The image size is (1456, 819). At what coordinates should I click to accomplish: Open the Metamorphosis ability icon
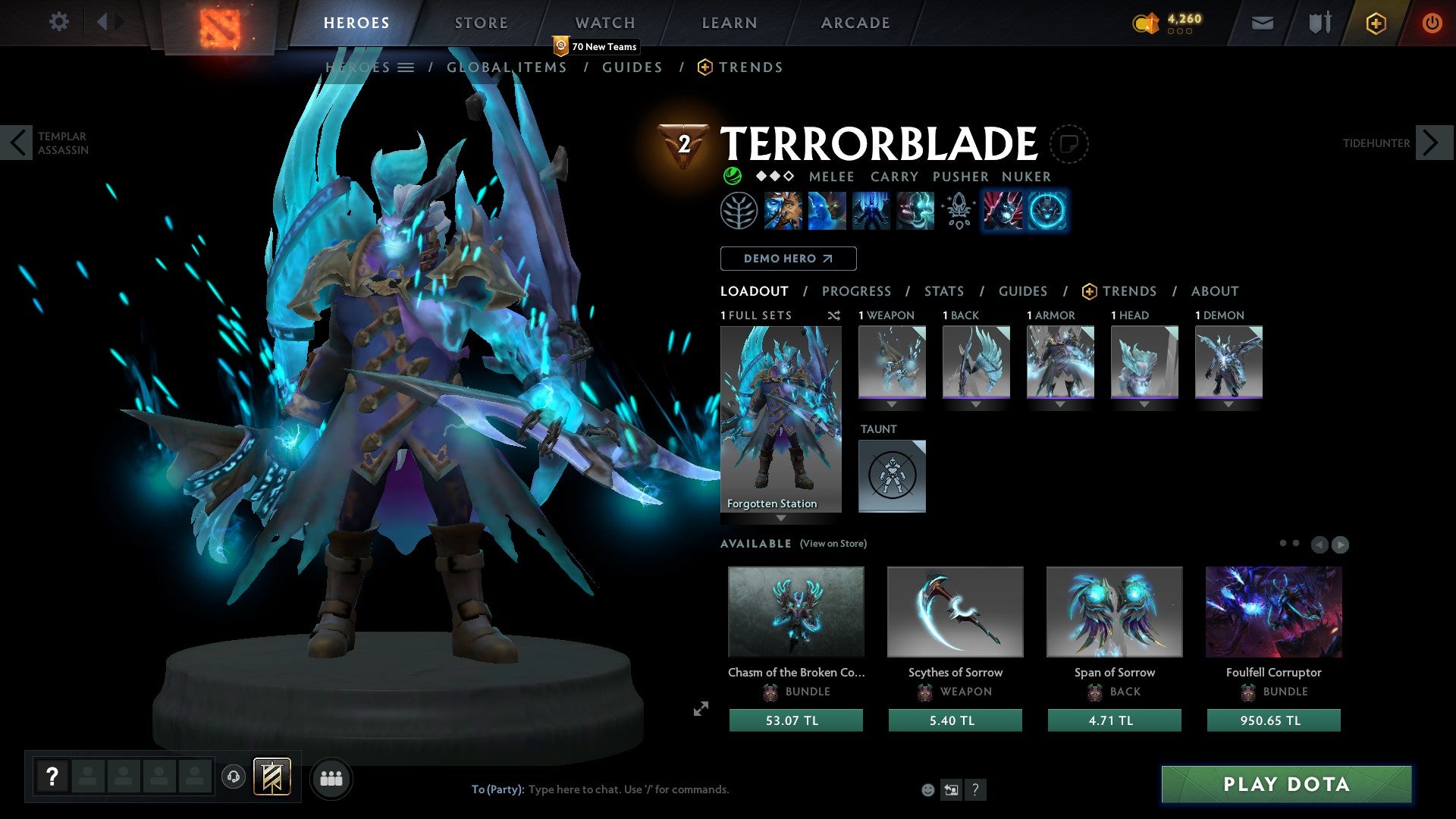[870, 212]
